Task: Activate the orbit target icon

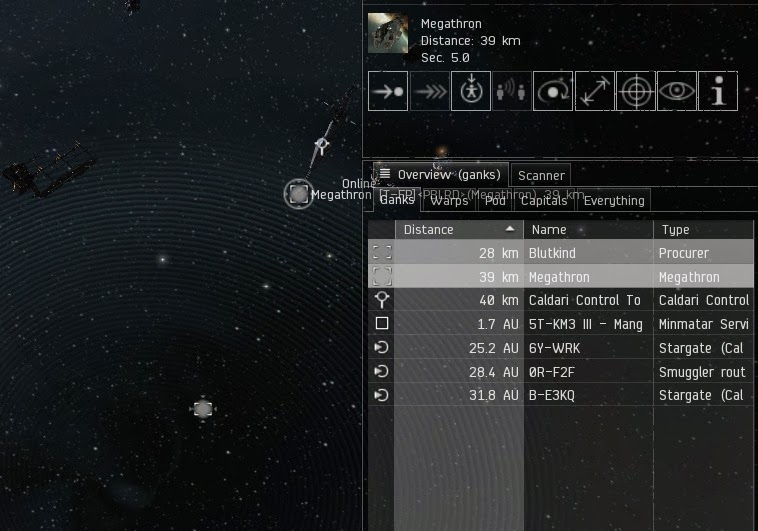Action: (x=553, y=91)
